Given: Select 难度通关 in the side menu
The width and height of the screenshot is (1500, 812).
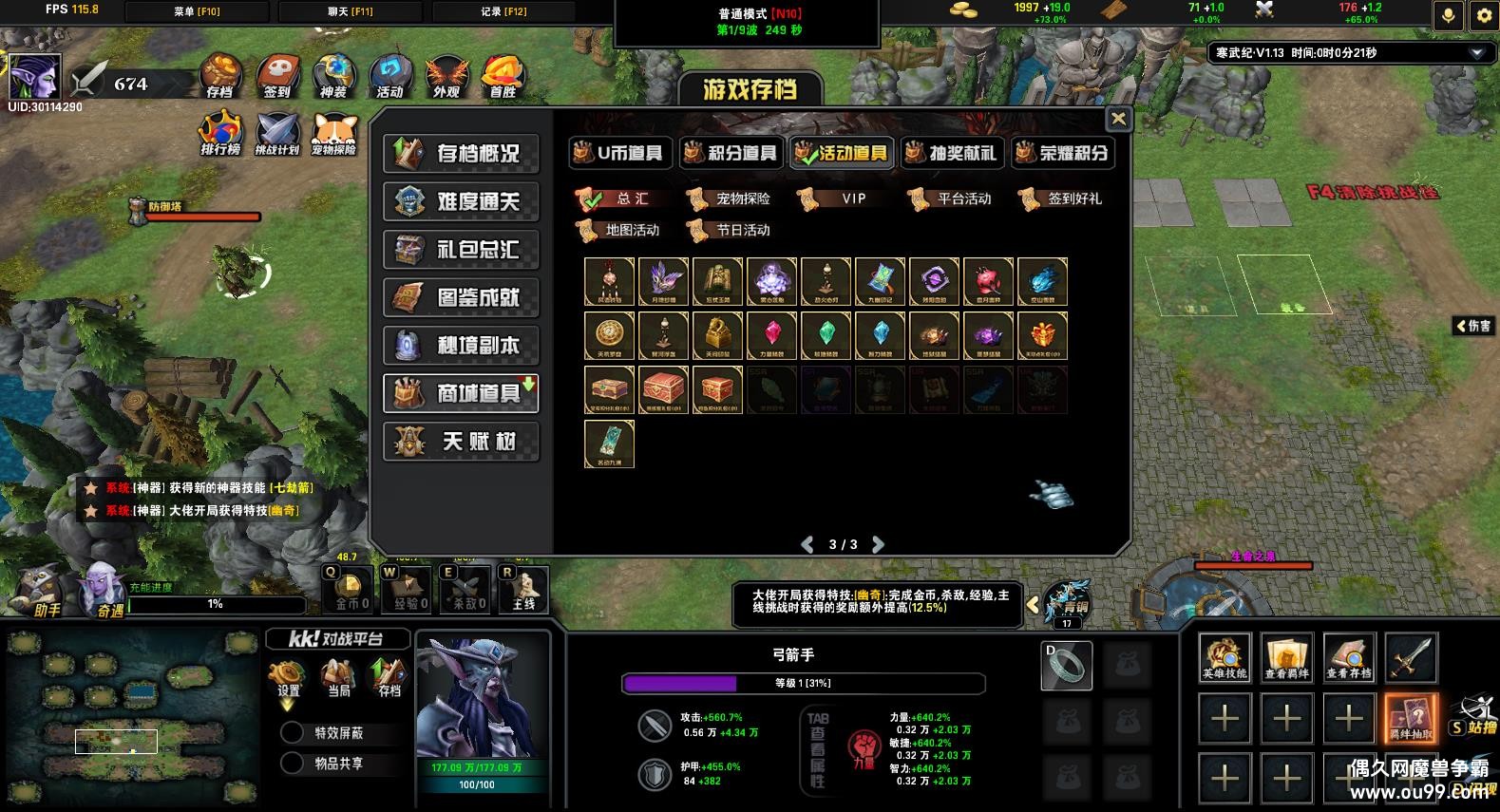Looking at the screenshot, I should (461, 201).
